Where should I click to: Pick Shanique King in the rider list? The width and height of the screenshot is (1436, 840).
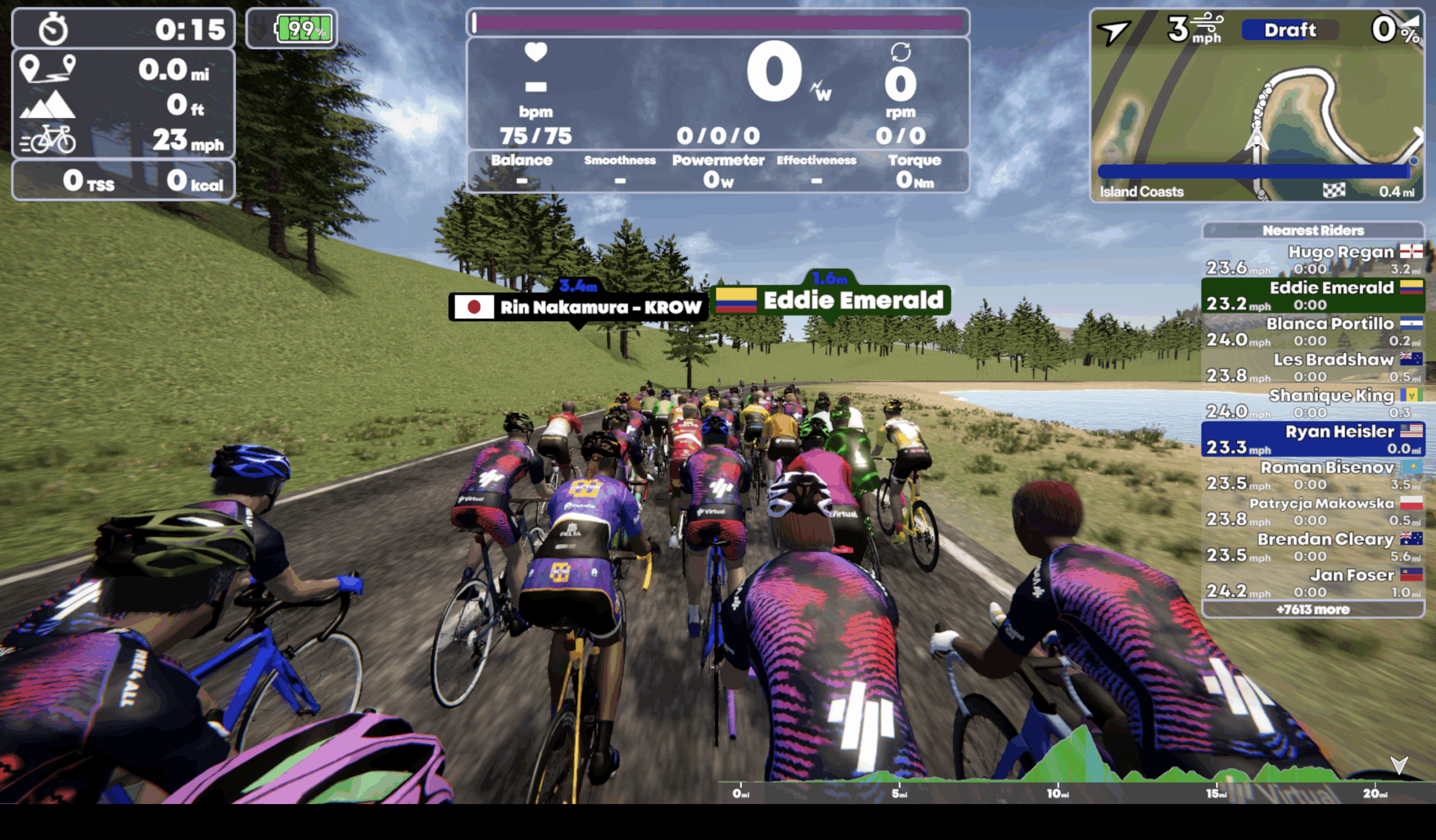1313,403
